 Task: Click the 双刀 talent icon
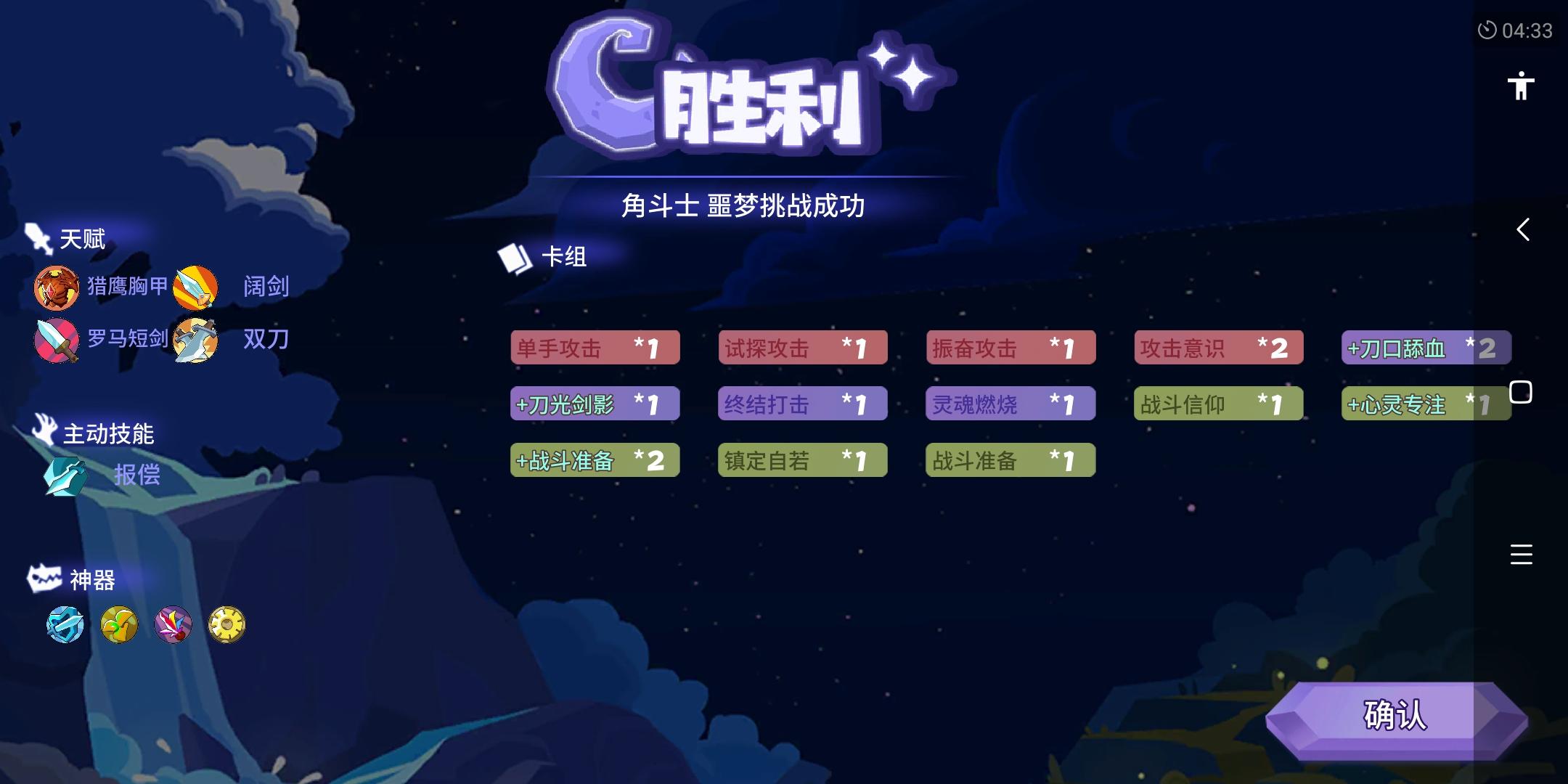coord(195,338)
